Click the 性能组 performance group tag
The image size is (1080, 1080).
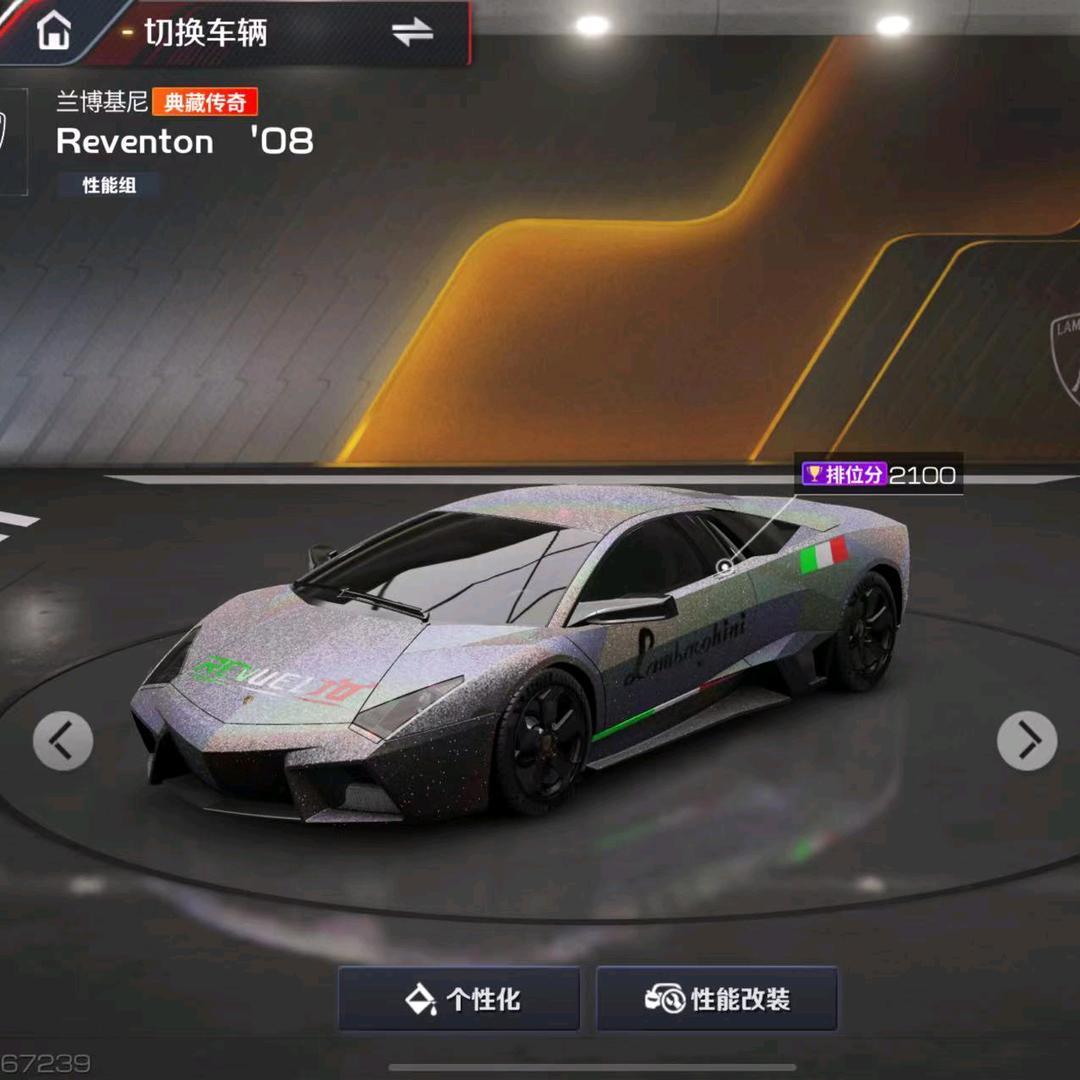(109, 185)
